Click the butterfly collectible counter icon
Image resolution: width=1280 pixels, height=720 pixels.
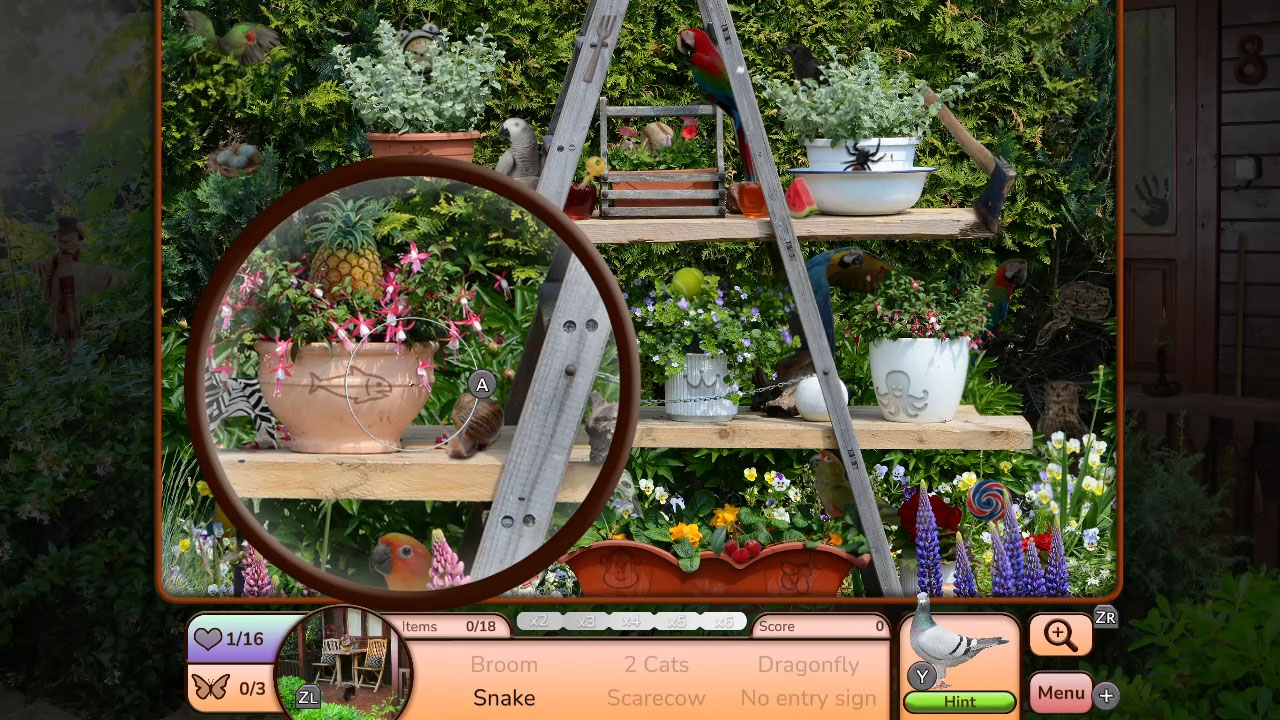[213, 688]
